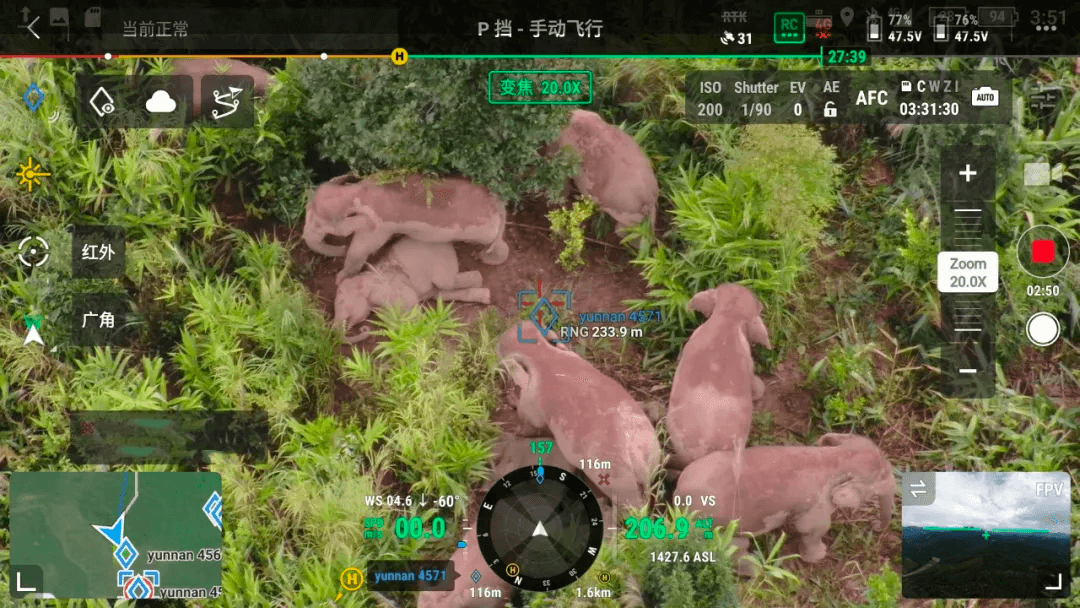Open the RC remote controller status

789,27
